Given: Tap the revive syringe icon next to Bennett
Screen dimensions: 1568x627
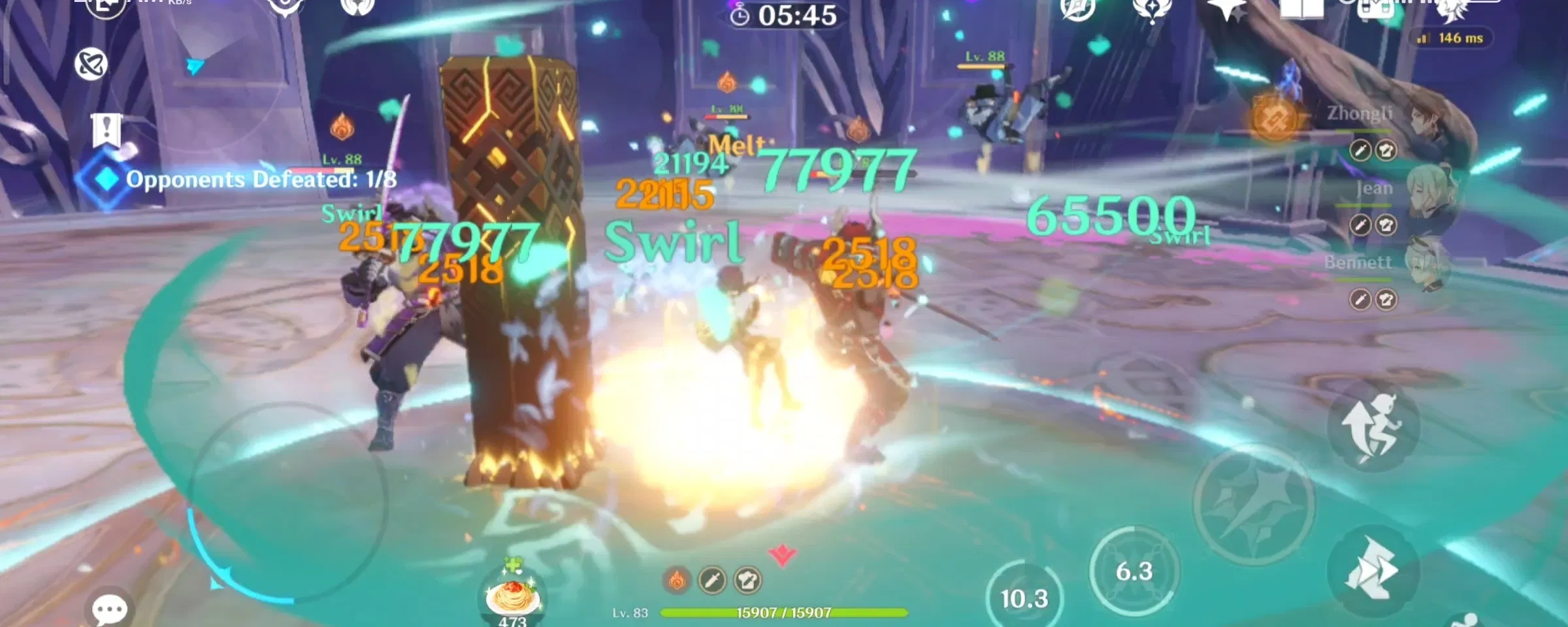Looking at the screenshot, I should (1361, 298).
